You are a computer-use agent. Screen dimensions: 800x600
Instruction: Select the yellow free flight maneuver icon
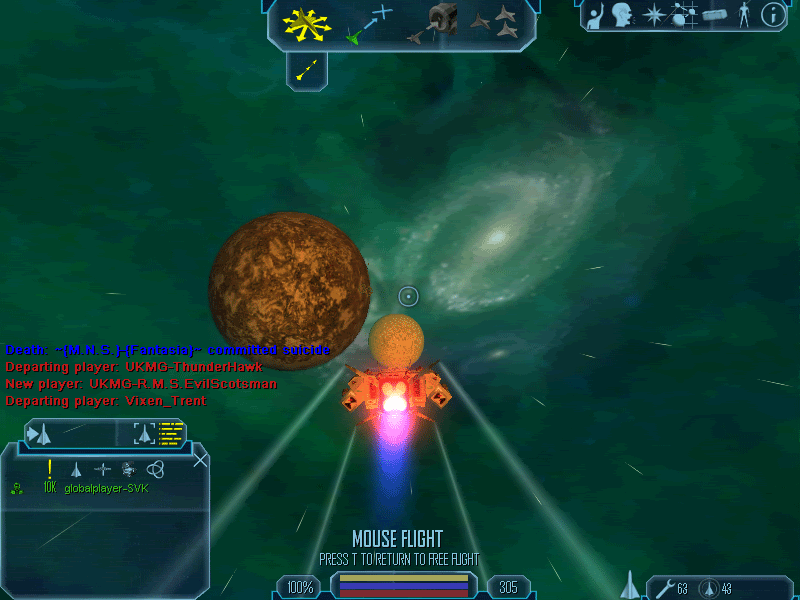pyautogui.click(x=307, y=23)
